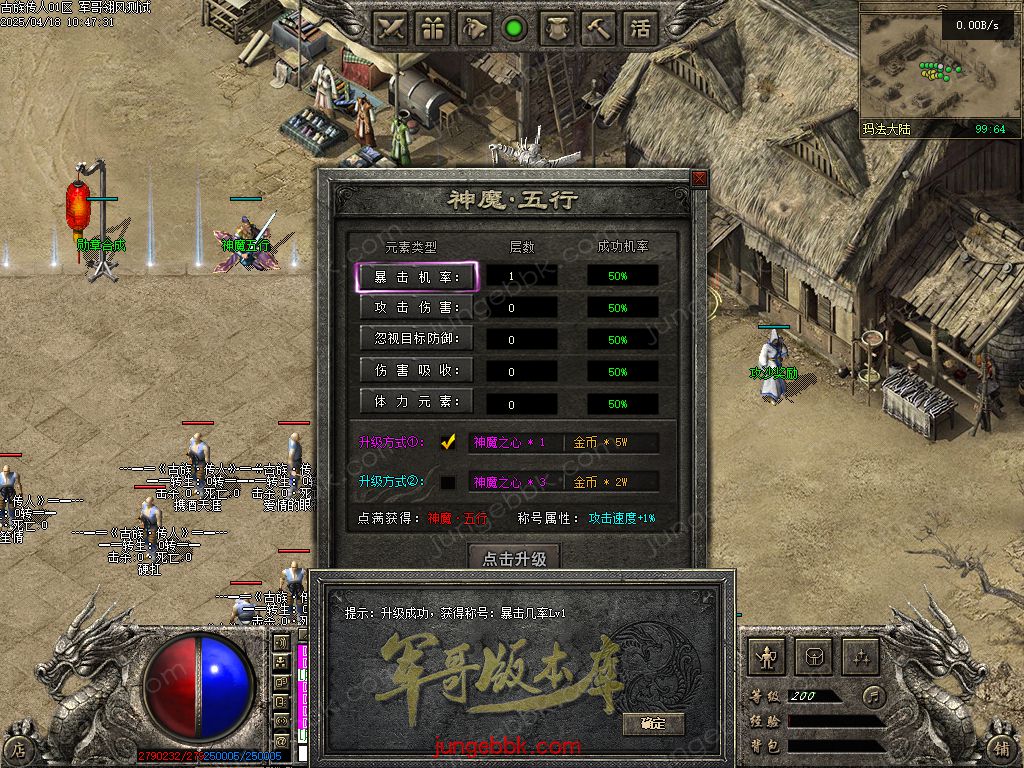
Task: Open the hammer icon in top toolbar
Action: [598, 29]
